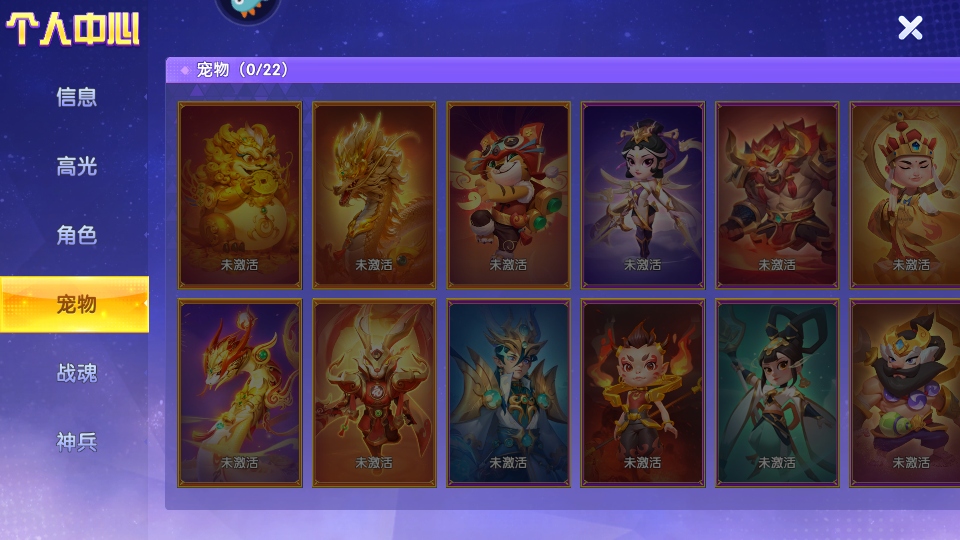Select the orange fire-armored warrior card

[374, 393]
